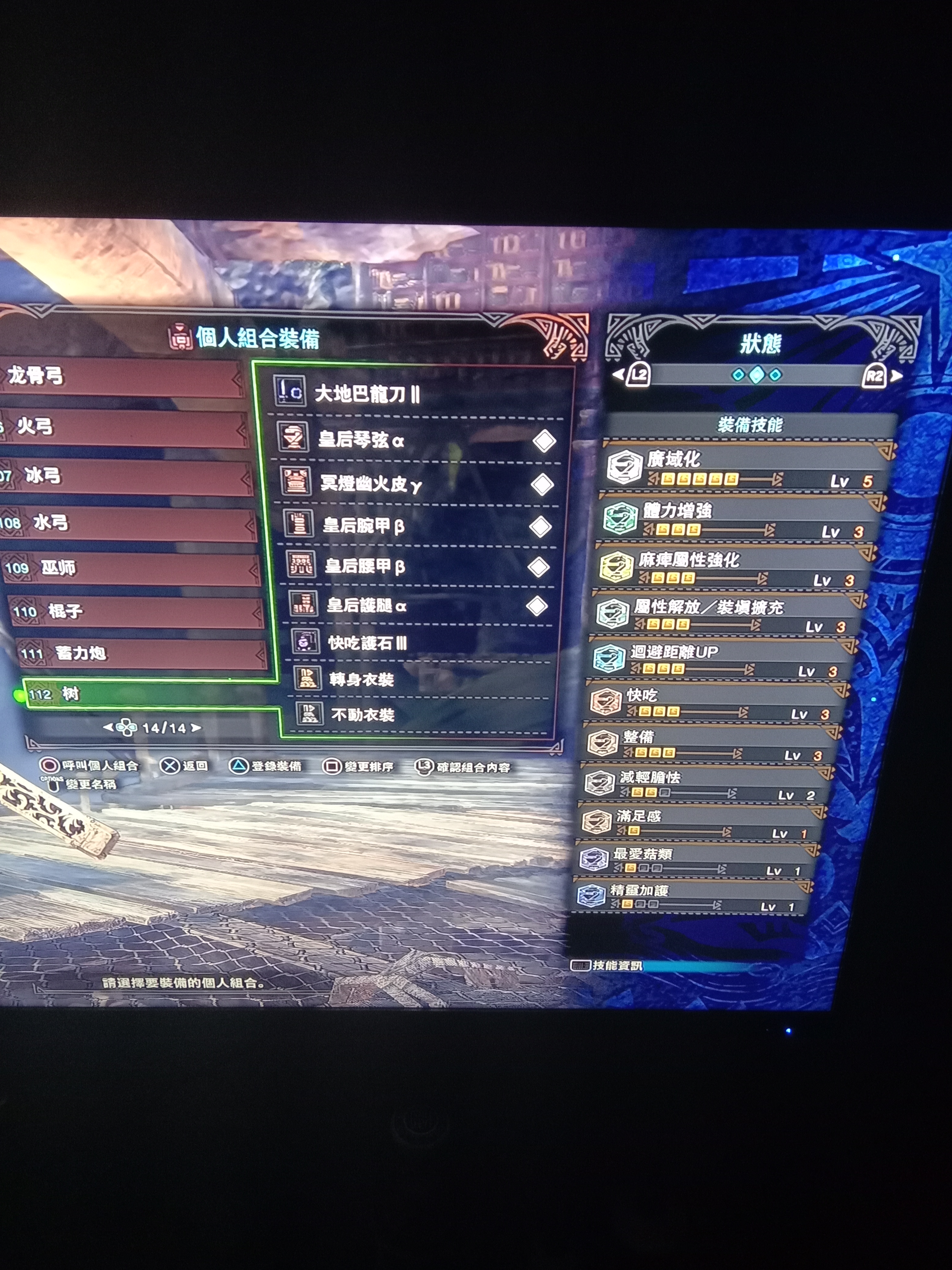Click the right arrow next to 14/14
Viewport: 952px width, 1270px height.
click(x=195, y=728)
